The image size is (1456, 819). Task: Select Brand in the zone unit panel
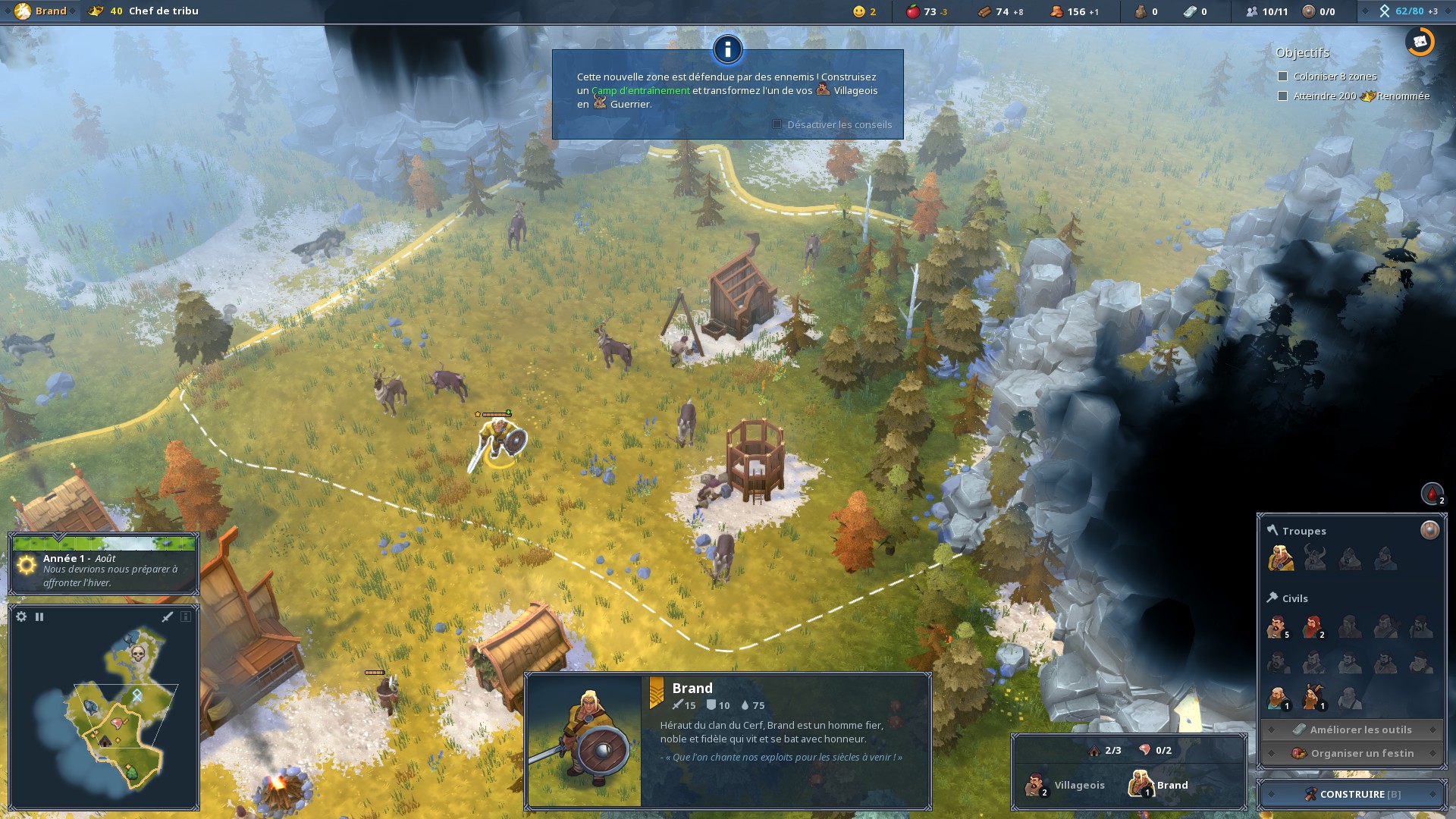[1159, 785]
